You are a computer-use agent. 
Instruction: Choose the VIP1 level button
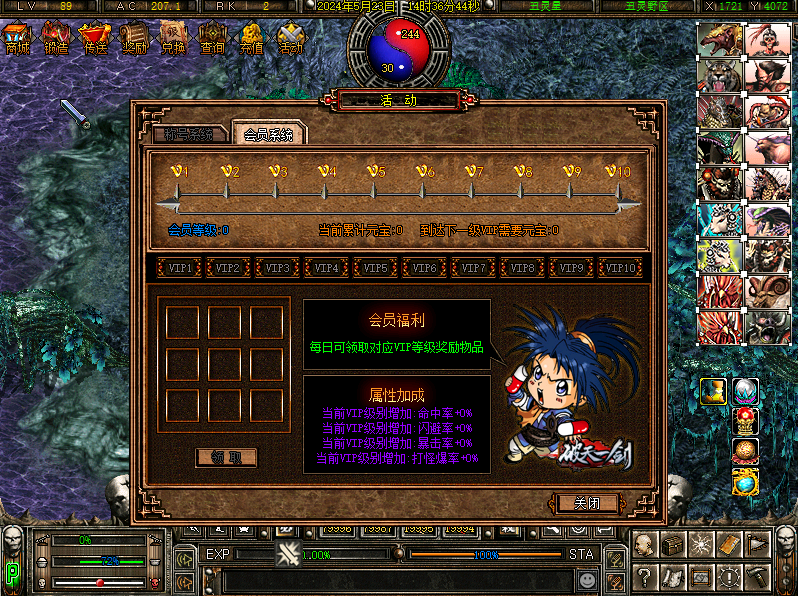[180, 268]
